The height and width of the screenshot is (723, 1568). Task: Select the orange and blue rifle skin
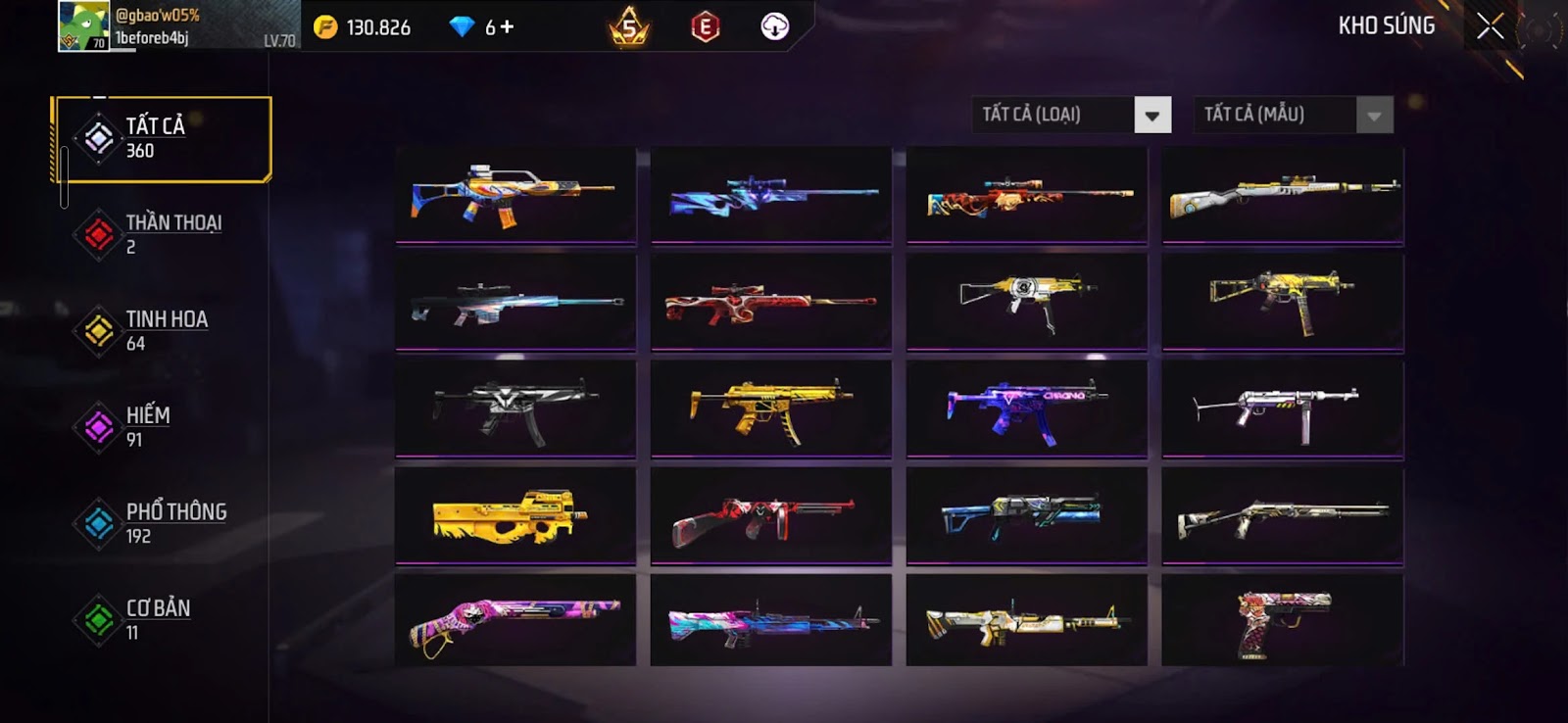(515, 195)
